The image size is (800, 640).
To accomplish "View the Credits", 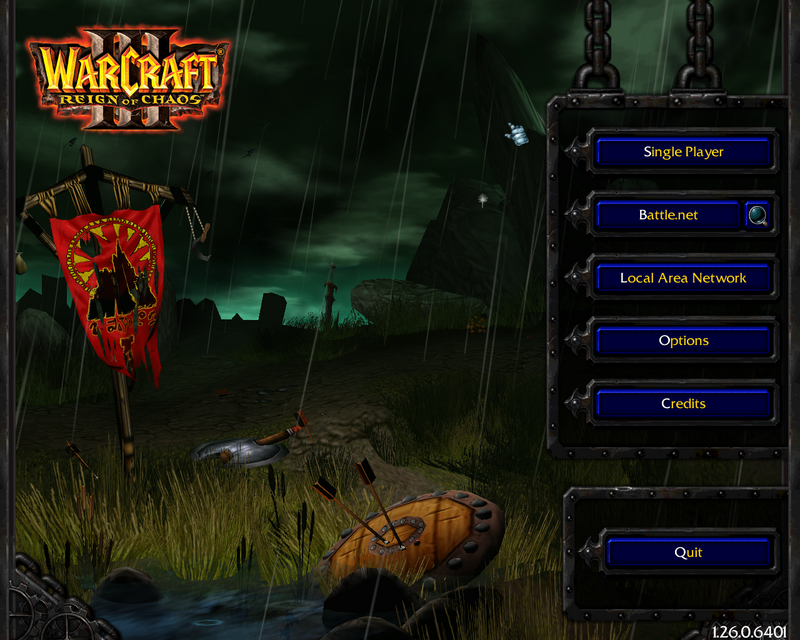I will tap(684, 404).
